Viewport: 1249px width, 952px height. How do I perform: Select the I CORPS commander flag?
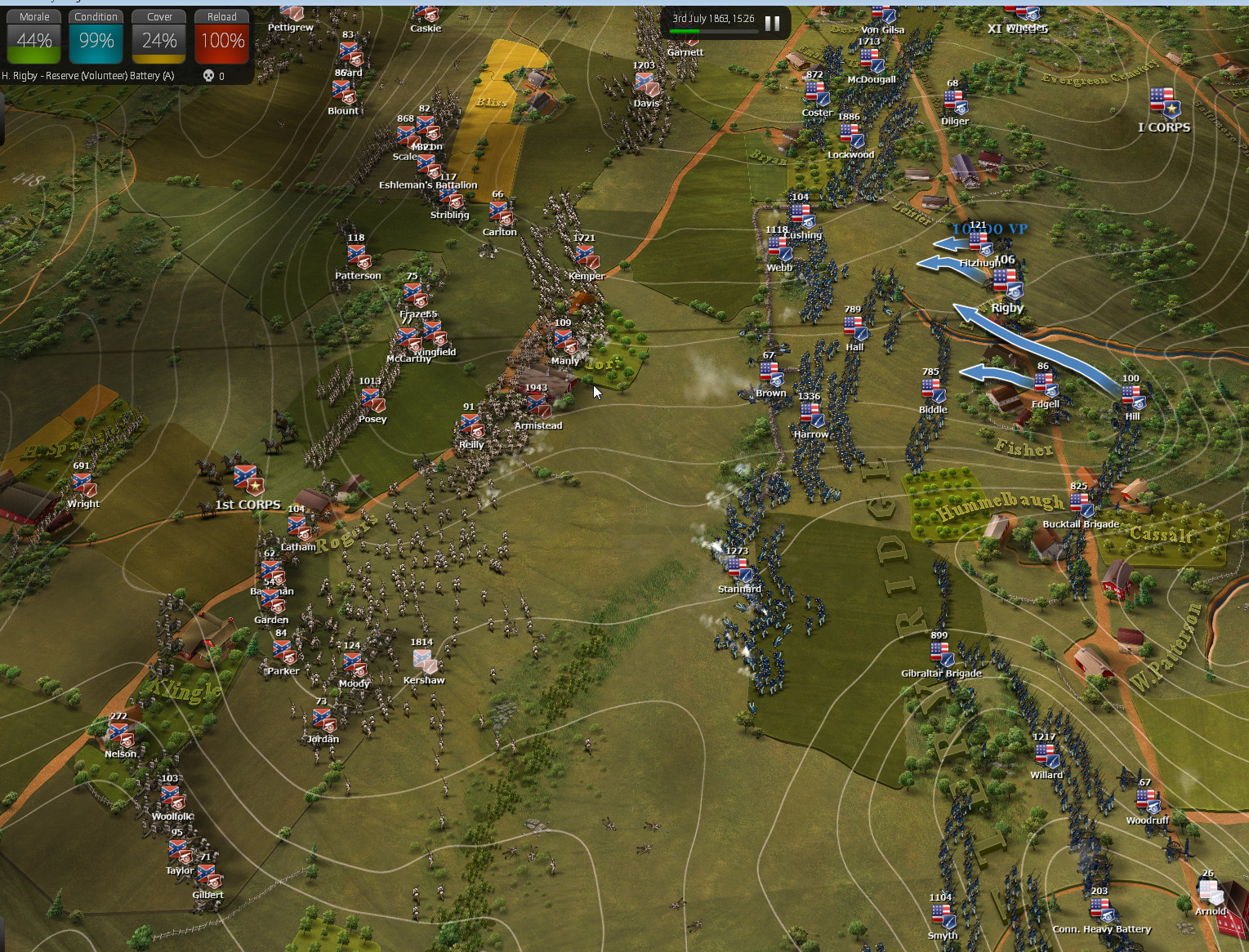[1163, 104]
